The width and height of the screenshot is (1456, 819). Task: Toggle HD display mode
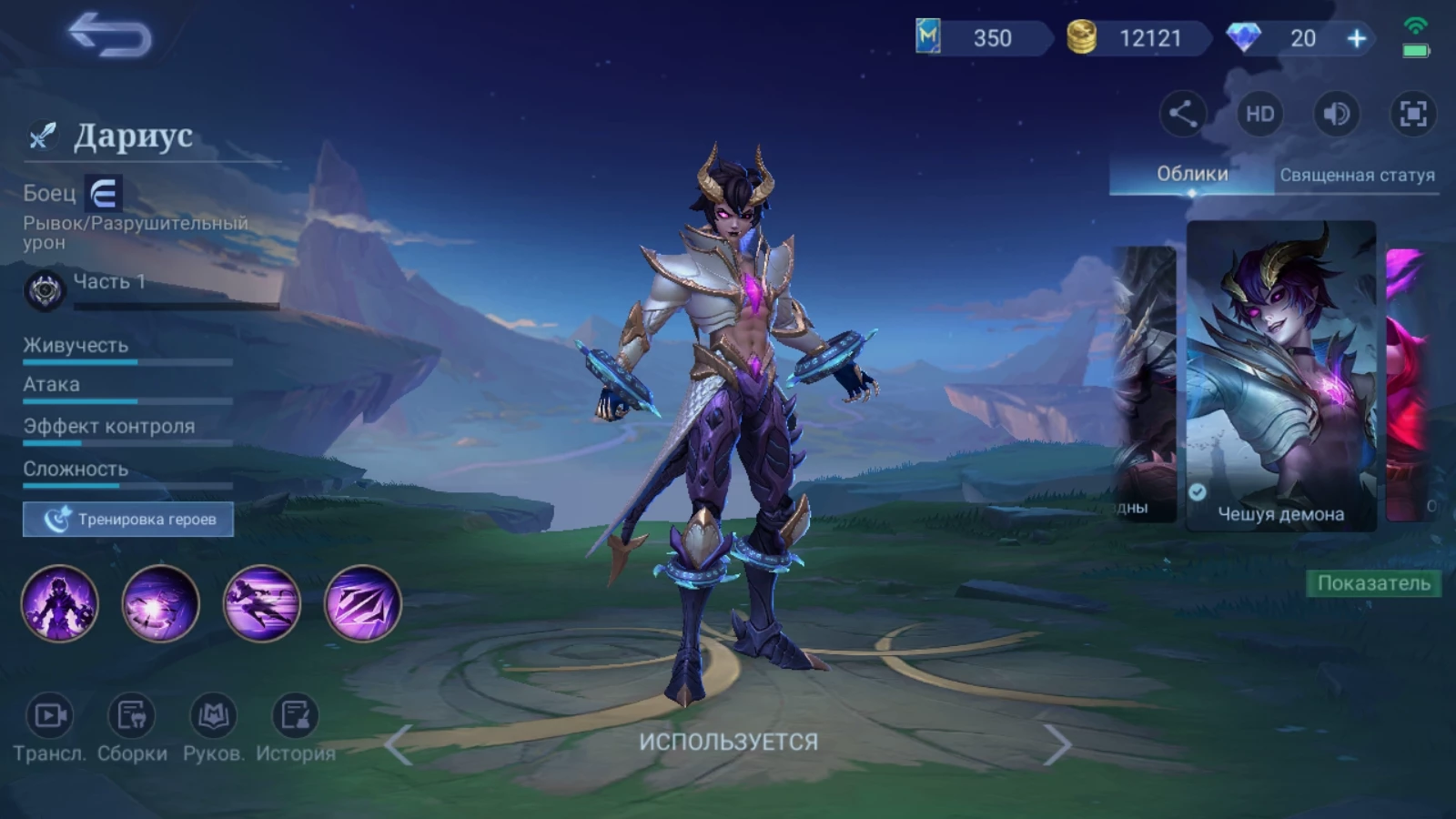[x=1259, y=114]
